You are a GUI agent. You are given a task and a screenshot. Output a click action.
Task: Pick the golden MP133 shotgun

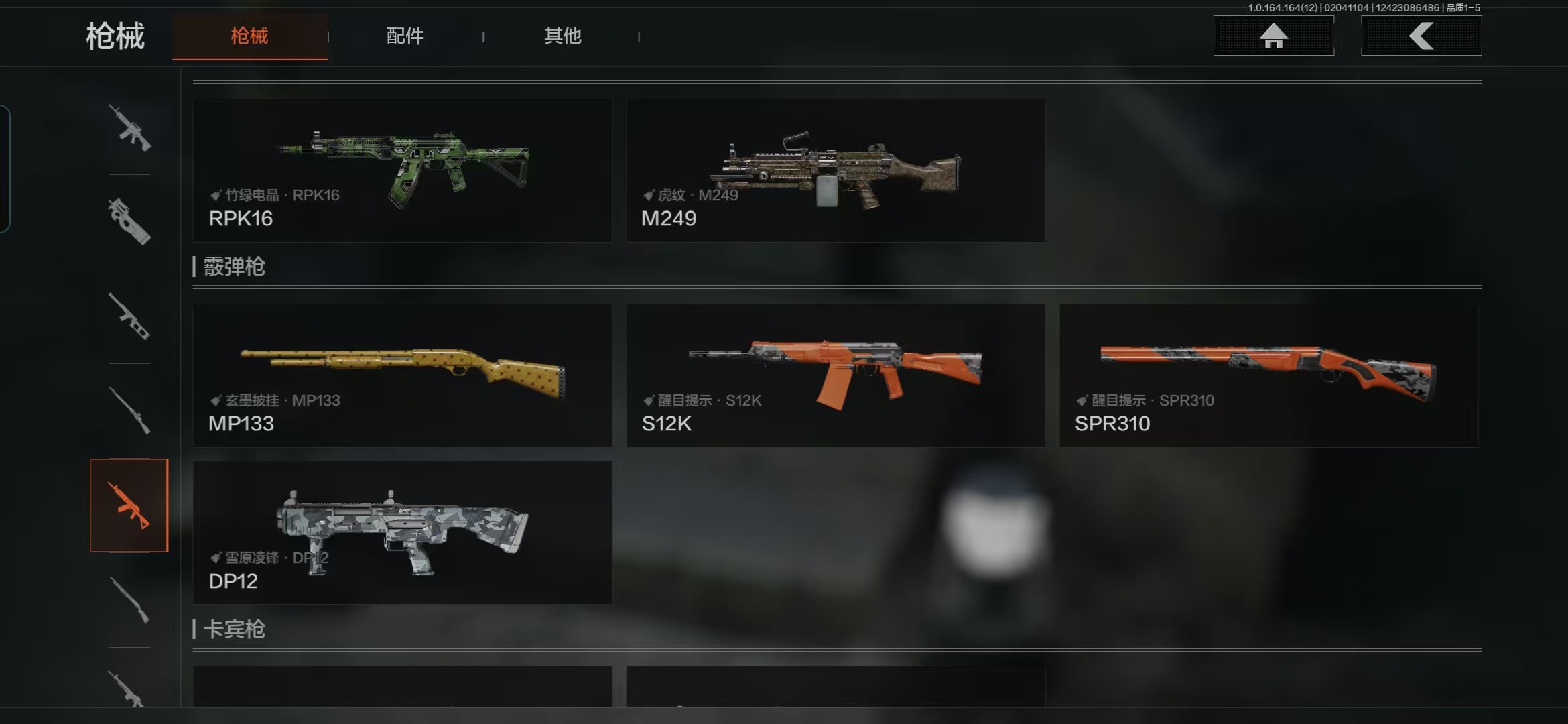(x=402, y=375)
